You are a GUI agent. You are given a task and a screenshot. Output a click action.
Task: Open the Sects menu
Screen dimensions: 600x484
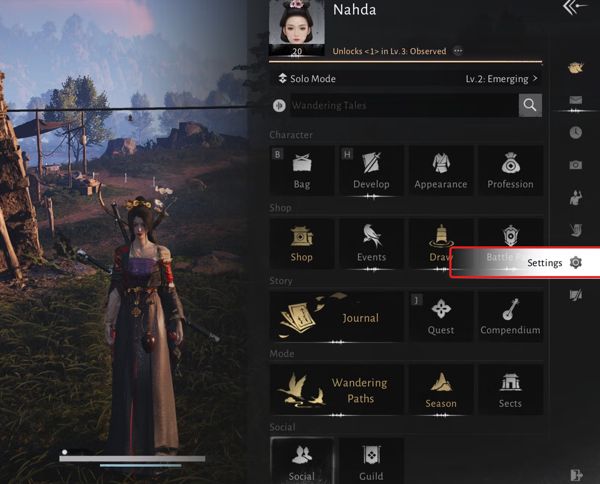pos(510,389)
